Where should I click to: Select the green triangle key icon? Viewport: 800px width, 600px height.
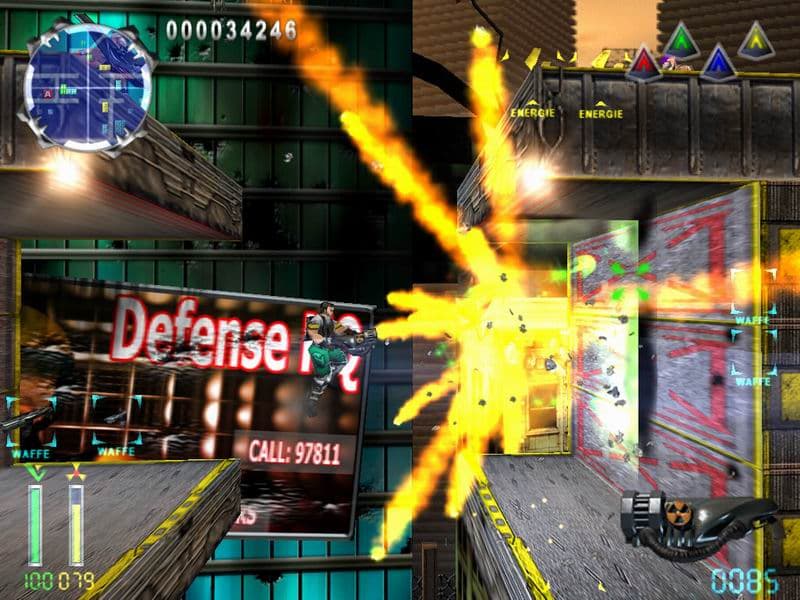pyautogui.click(x=681, y=43)
